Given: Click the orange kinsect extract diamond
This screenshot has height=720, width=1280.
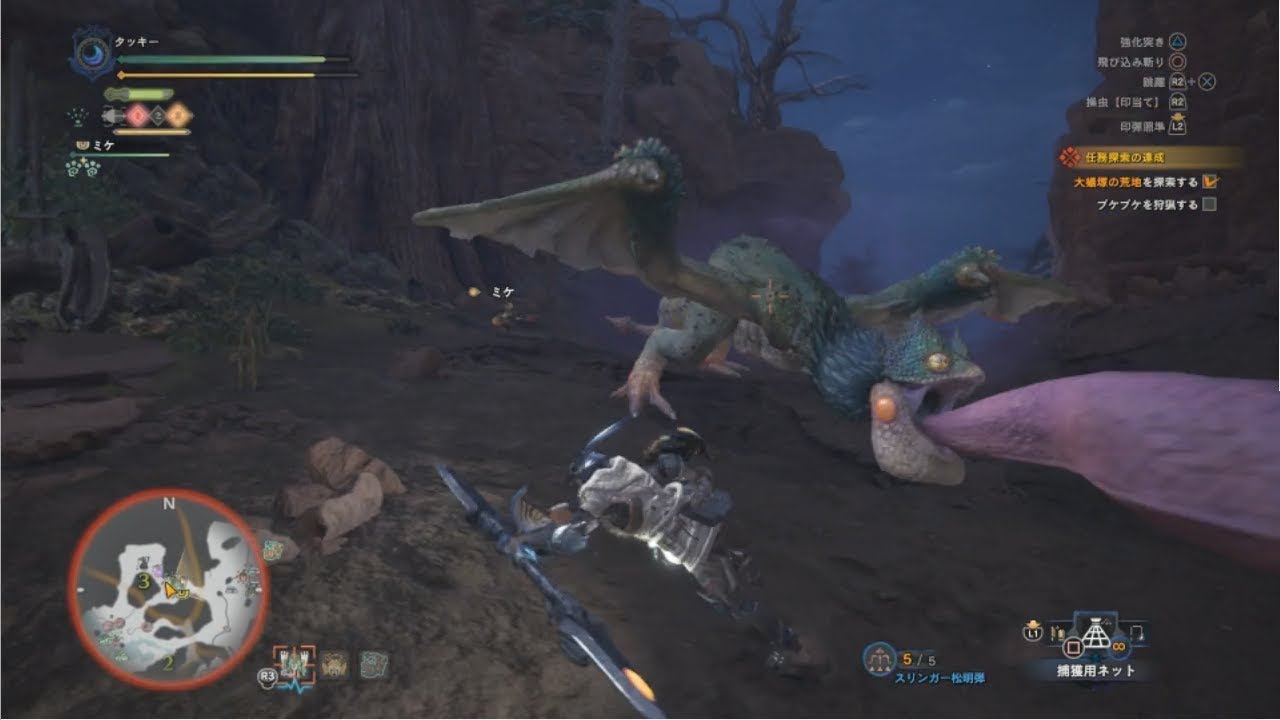Looking at the screenshot, I should tap(180, 116).
